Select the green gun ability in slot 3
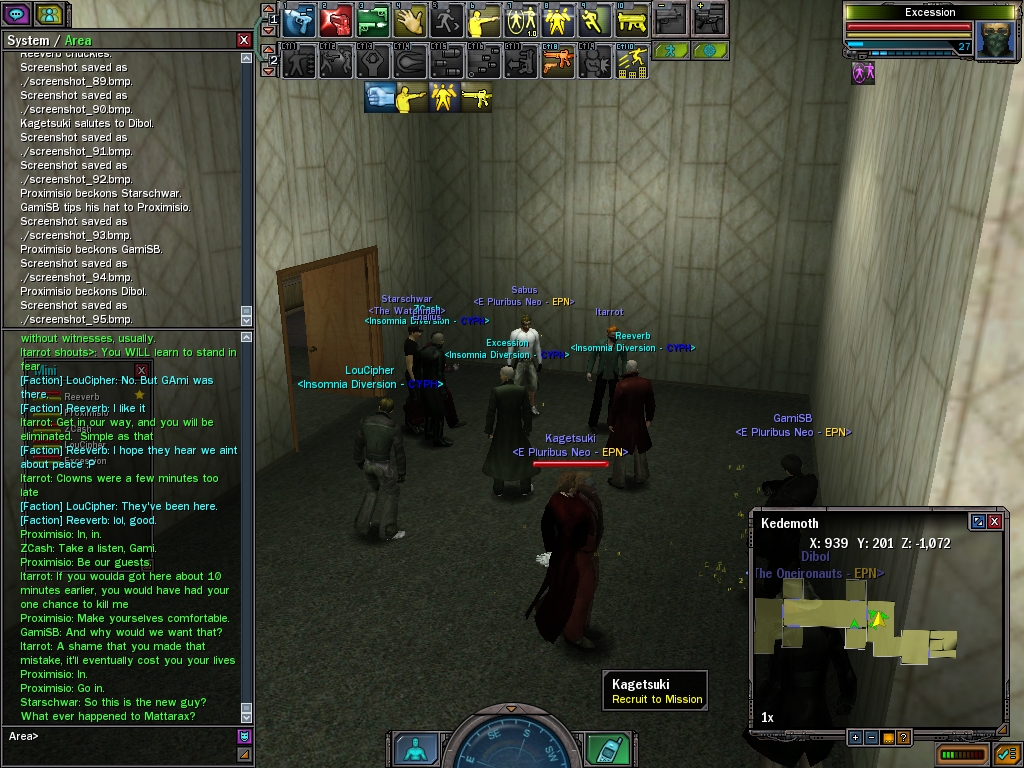Screen dimensions: 1024x768 373,20
